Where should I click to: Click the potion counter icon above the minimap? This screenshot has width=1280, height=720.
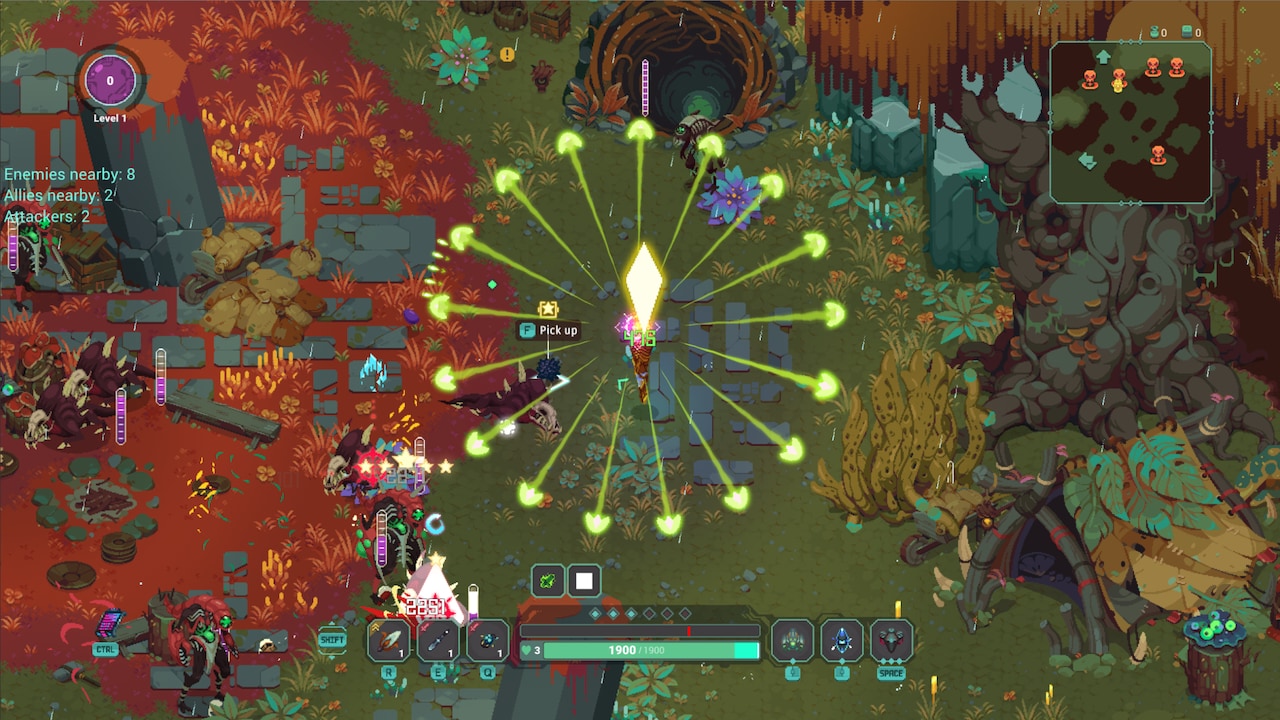click(1154, 30)
